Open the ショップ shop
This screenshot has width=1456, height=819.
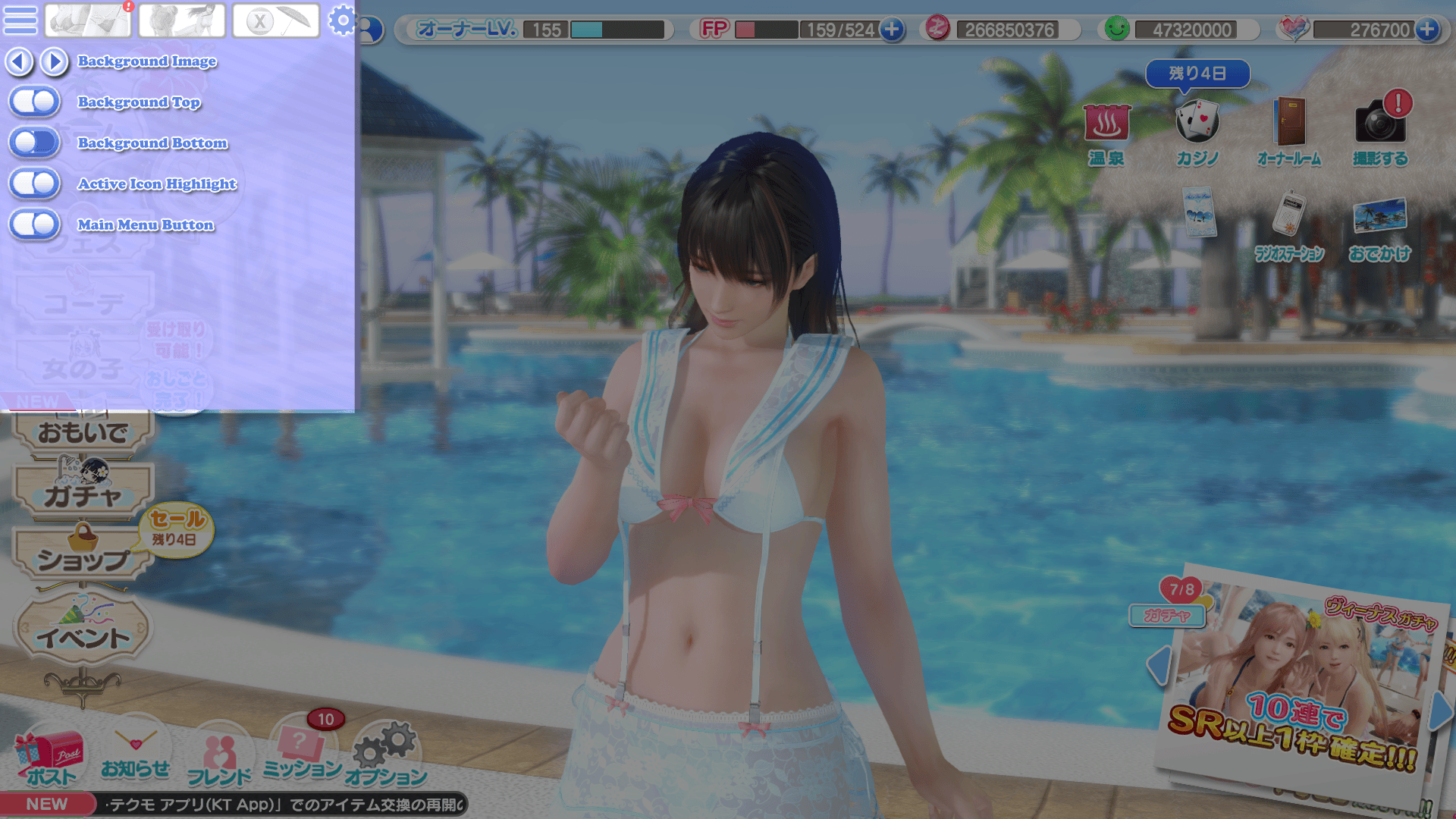coord(83,559)
